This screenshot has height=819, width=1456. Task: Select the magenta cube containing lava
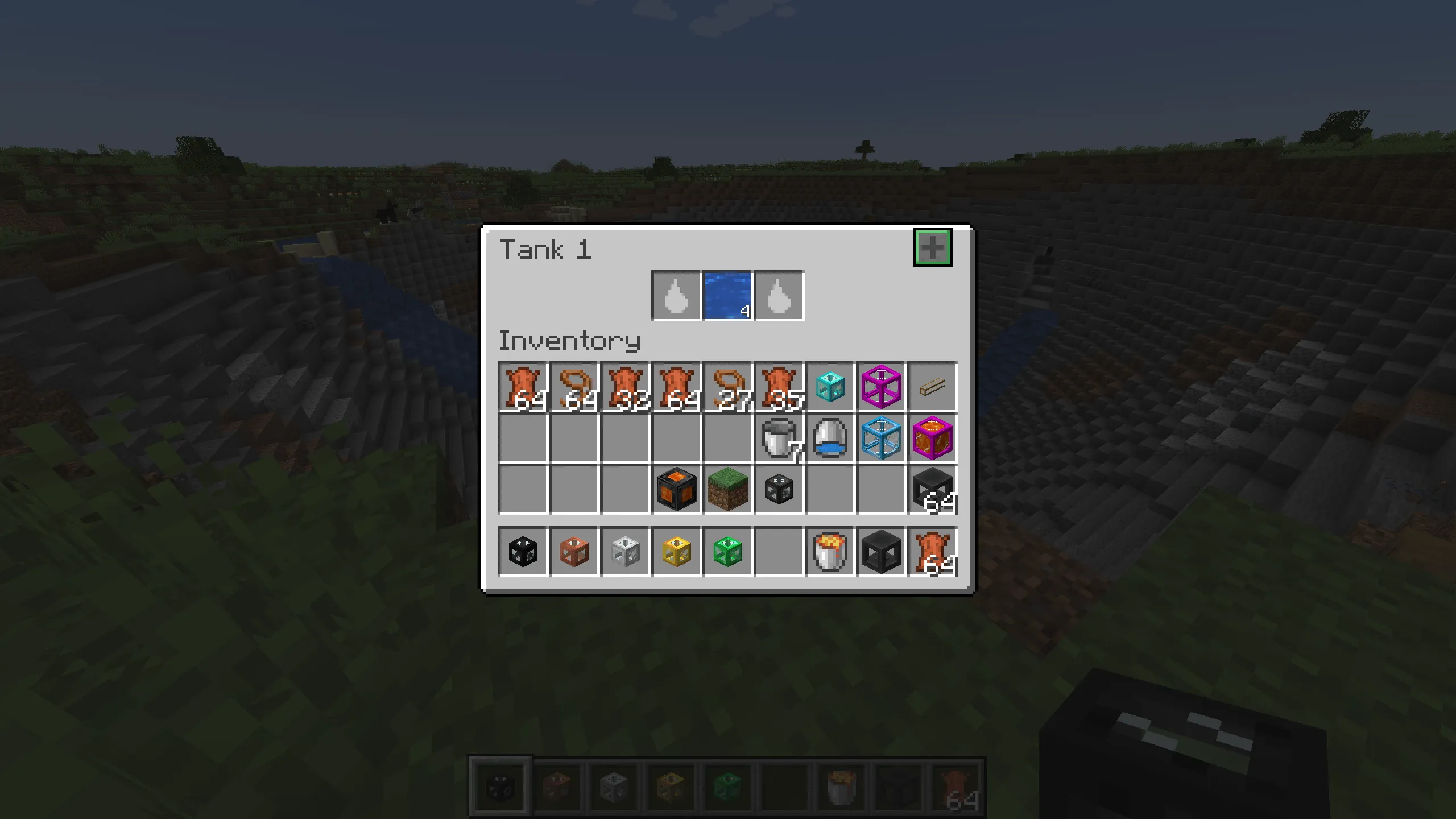tap(933, 438)
